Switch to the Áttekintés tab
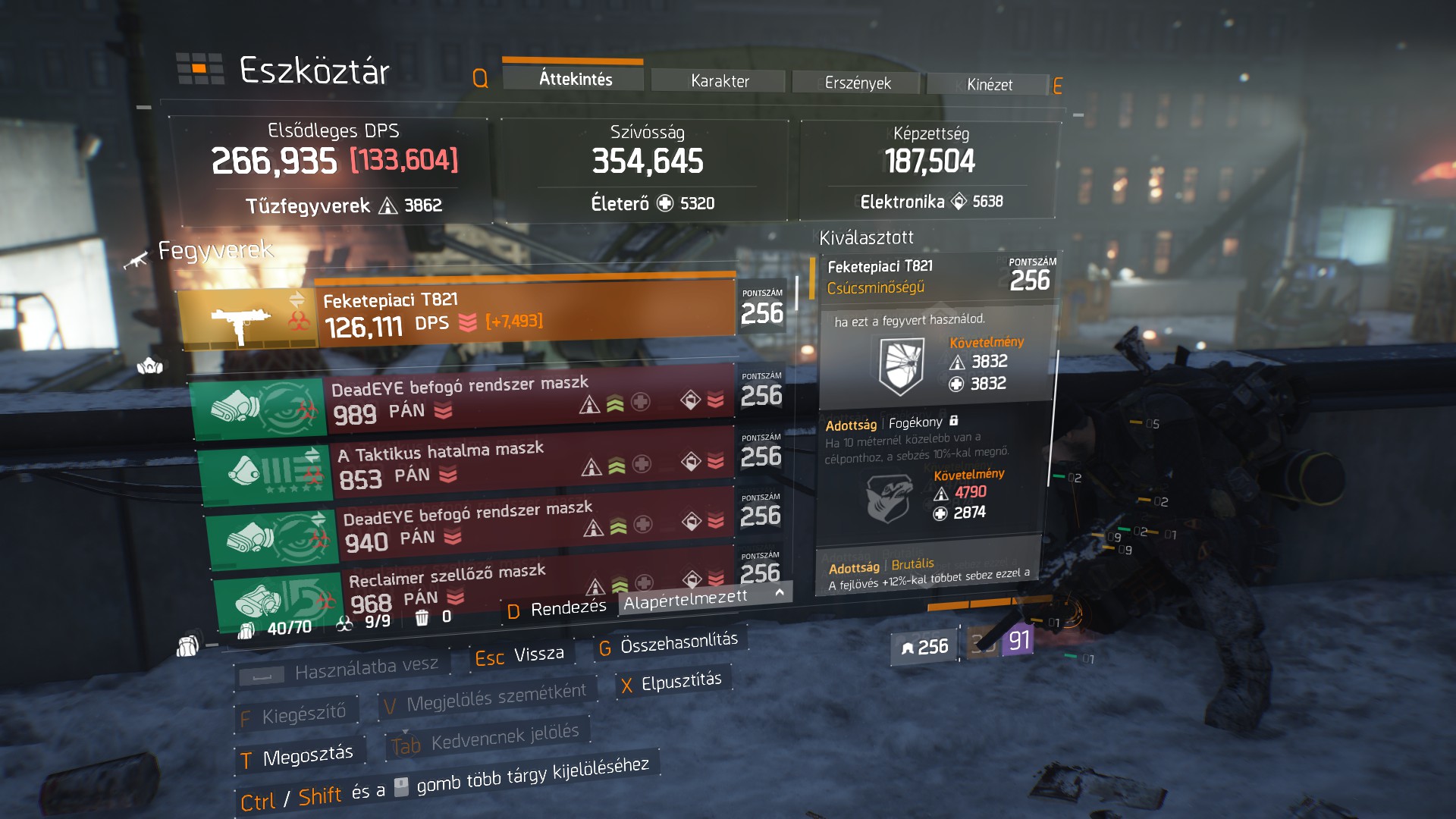The image size is (1456, 819). pos(575,79)
